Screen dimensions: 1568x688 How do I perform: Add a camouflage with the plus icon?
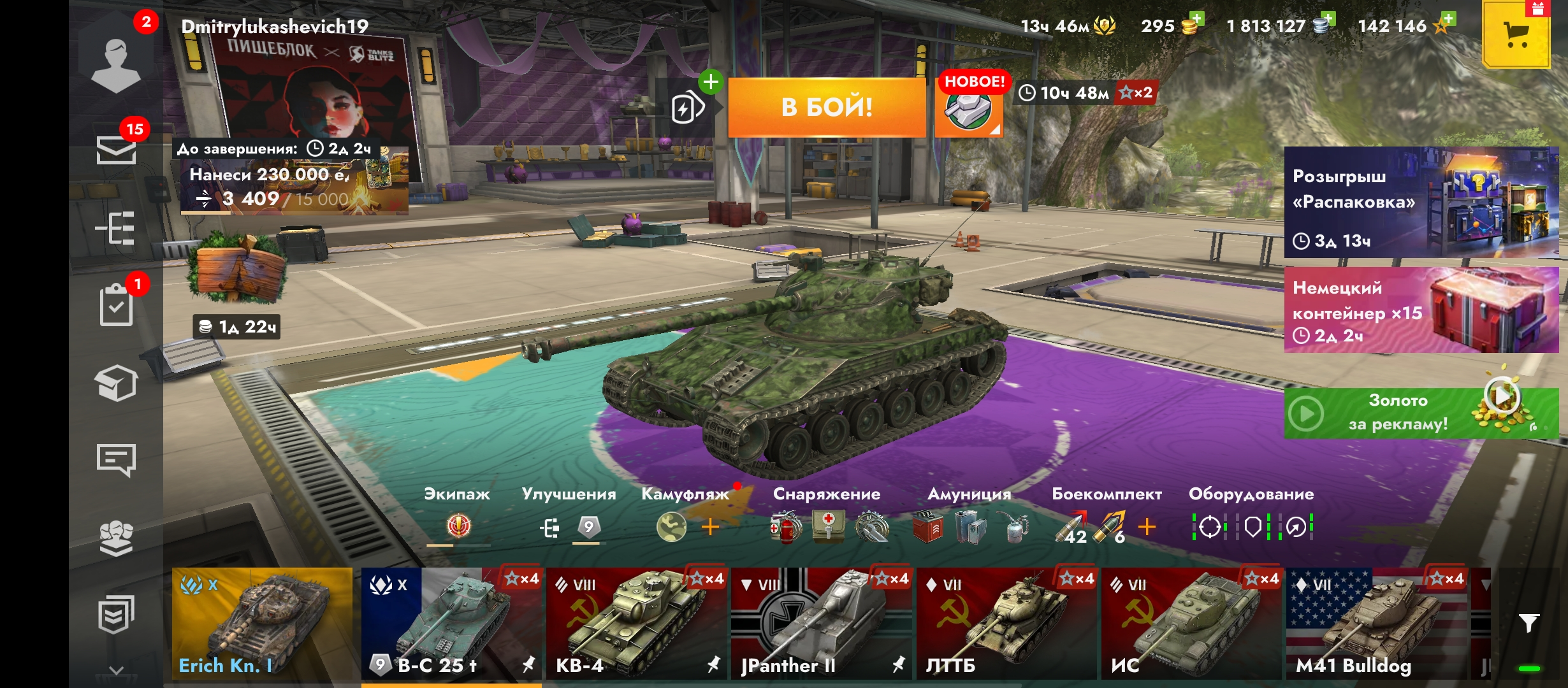click(710, 527)
